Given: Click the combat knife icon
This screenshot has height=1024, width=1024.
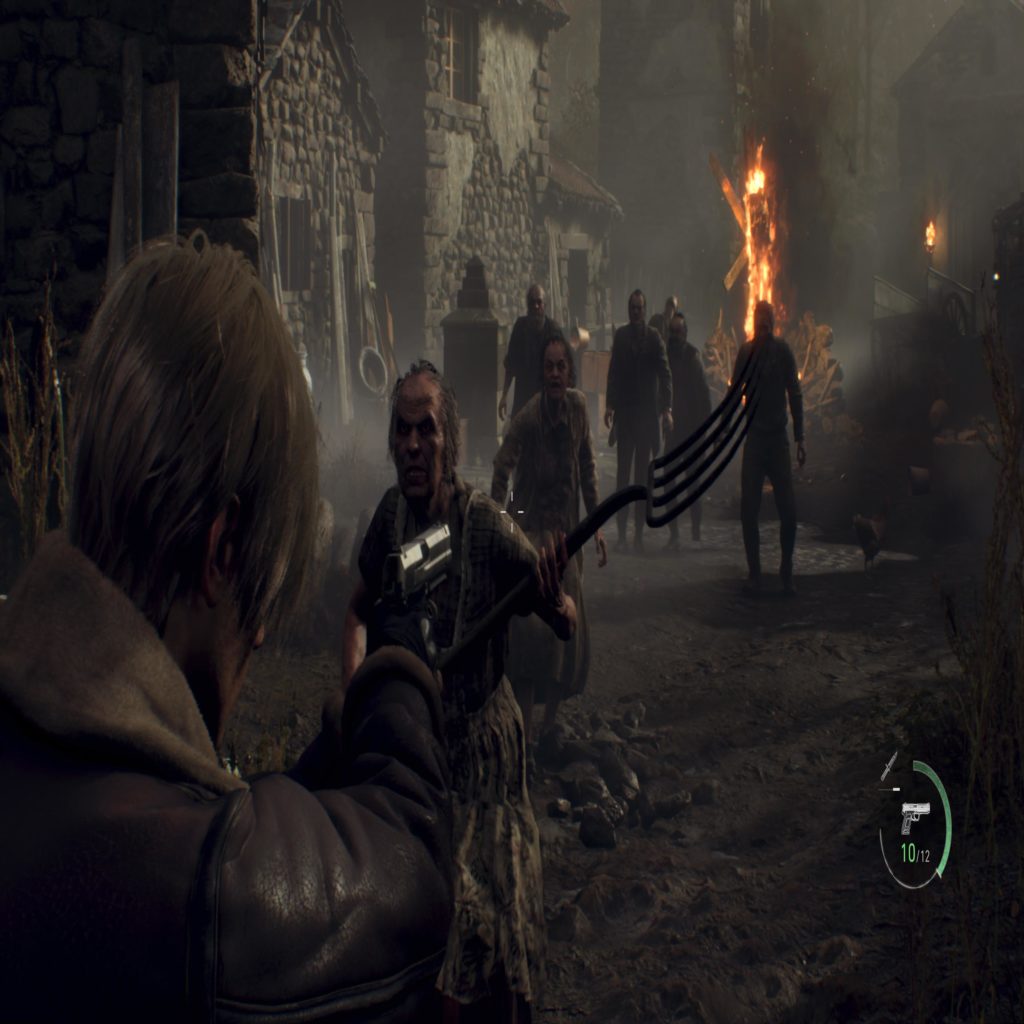Looking at the screenshot, I should tap(889, 767).
